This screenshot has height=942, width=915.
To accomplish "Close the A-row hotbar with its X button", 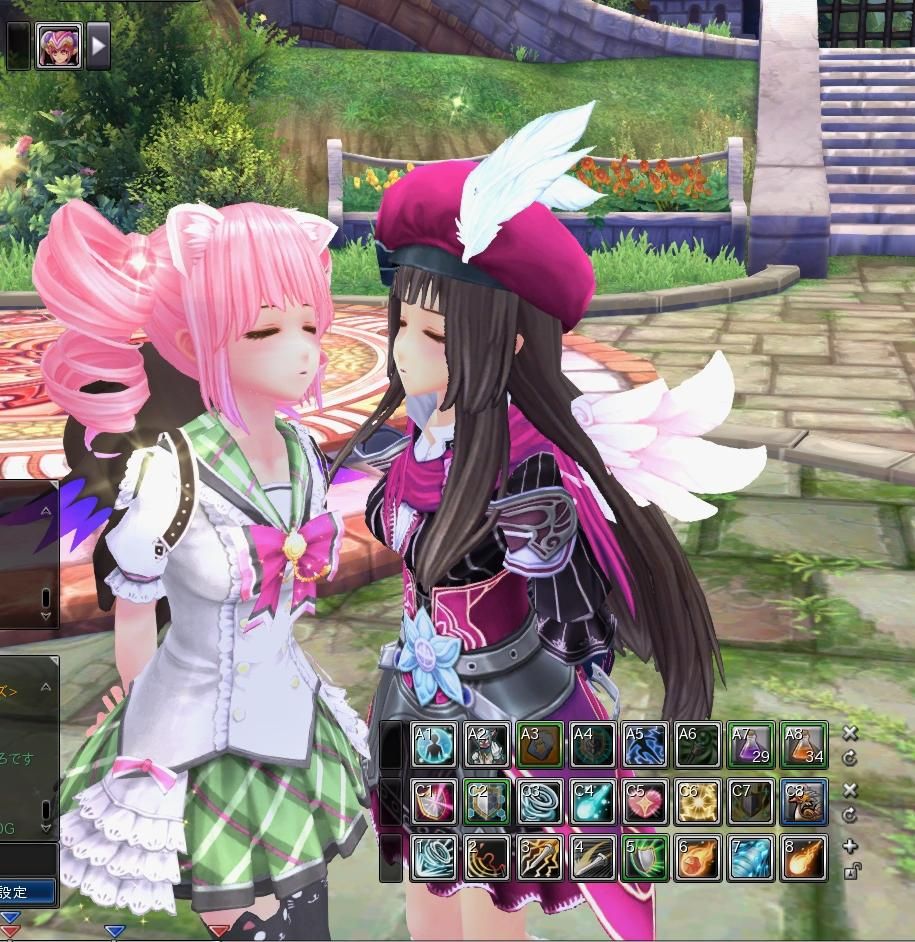I will tap(850, 734).
